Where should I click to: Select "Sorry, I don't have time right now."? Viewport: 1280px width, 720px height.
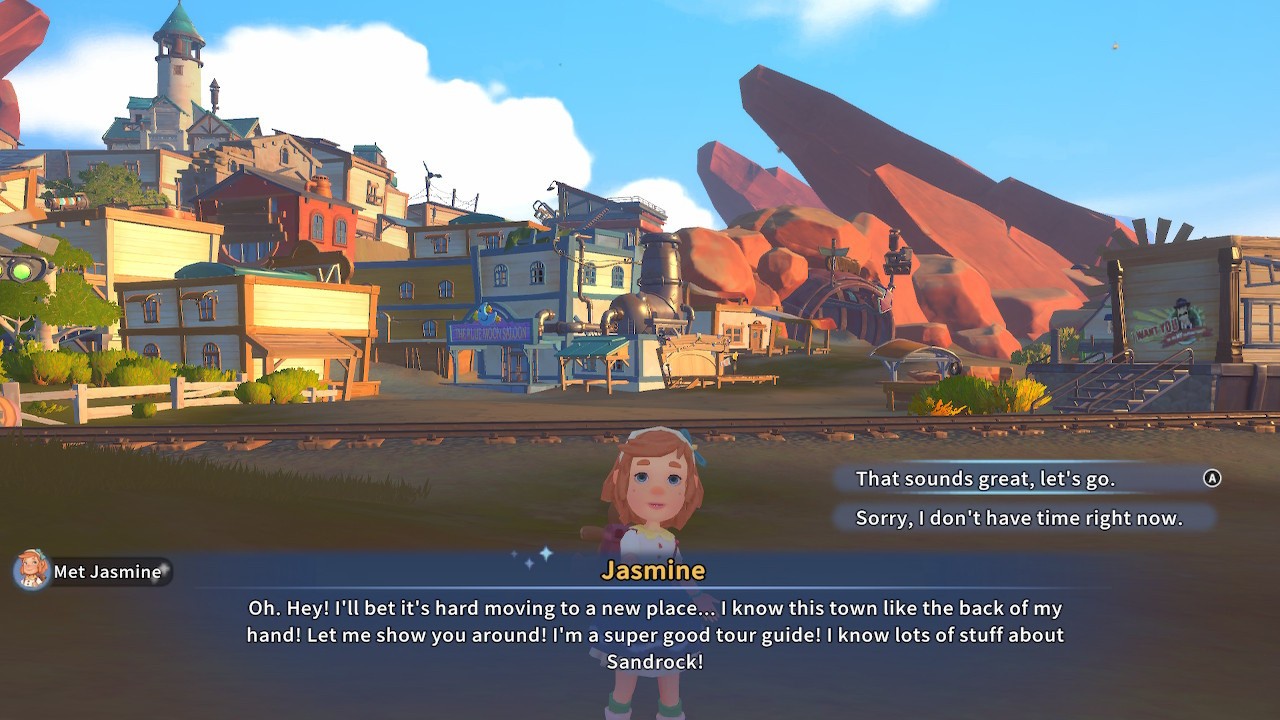click(x=1018, y=518)
